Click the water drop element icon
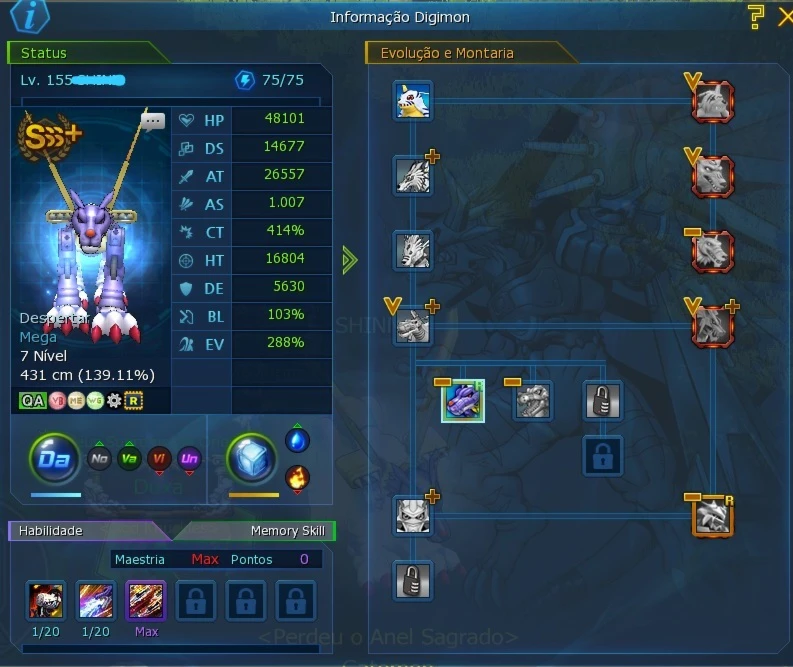Viewport: 793px width, 667px height. click(297, 441)
